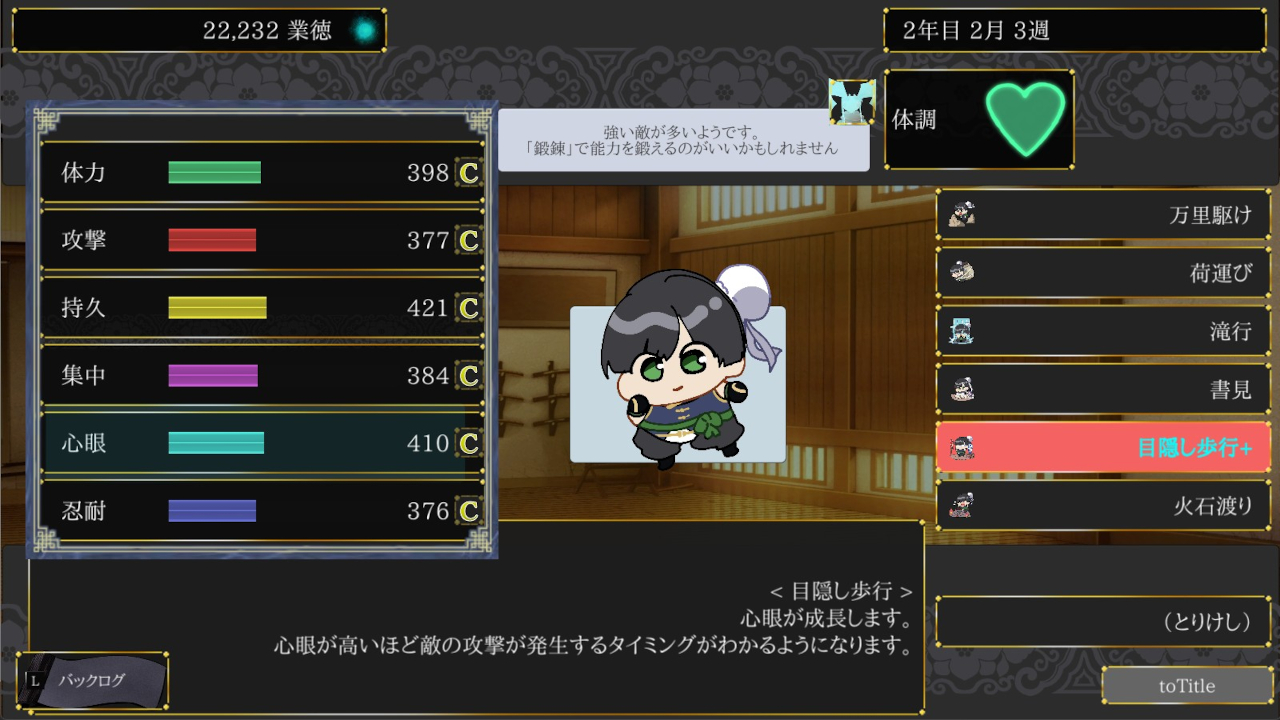The height and width of the screenshot is (720, 1280).
Task: Select the highlighted 目隠し歩行+ training
Action: pos(1103,447)
